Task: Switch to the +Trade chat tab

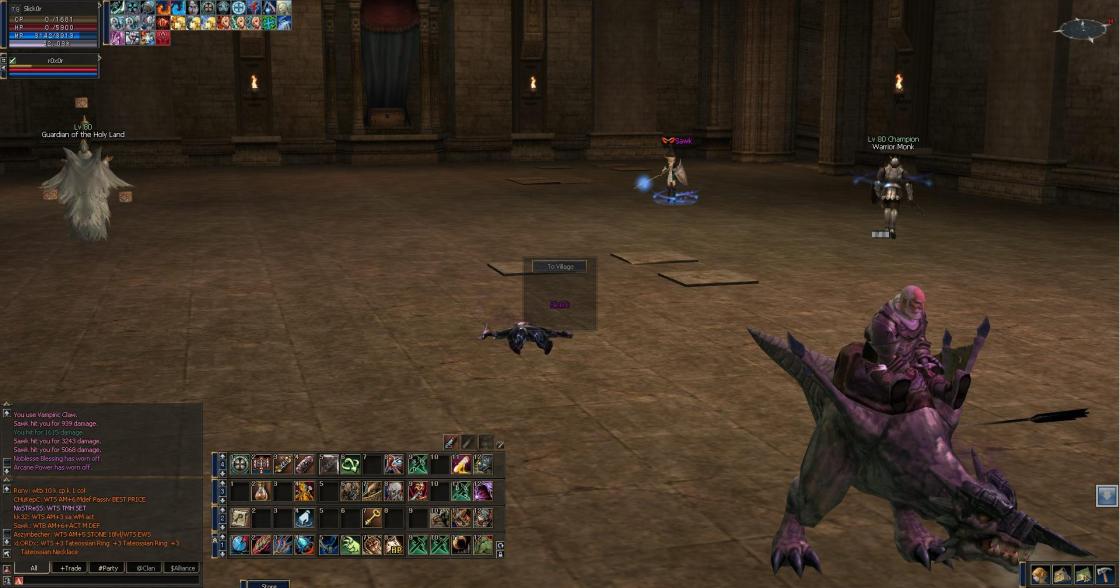Action: 71,568
